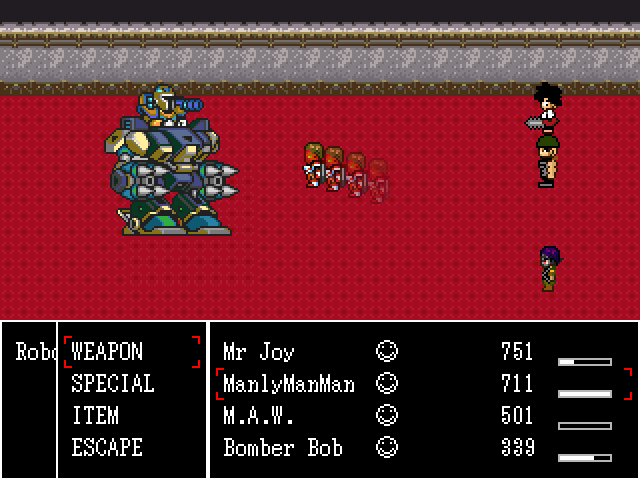Choose the ITEM command
This screenshot has width=640, height=480.
(x=95, y=416)
